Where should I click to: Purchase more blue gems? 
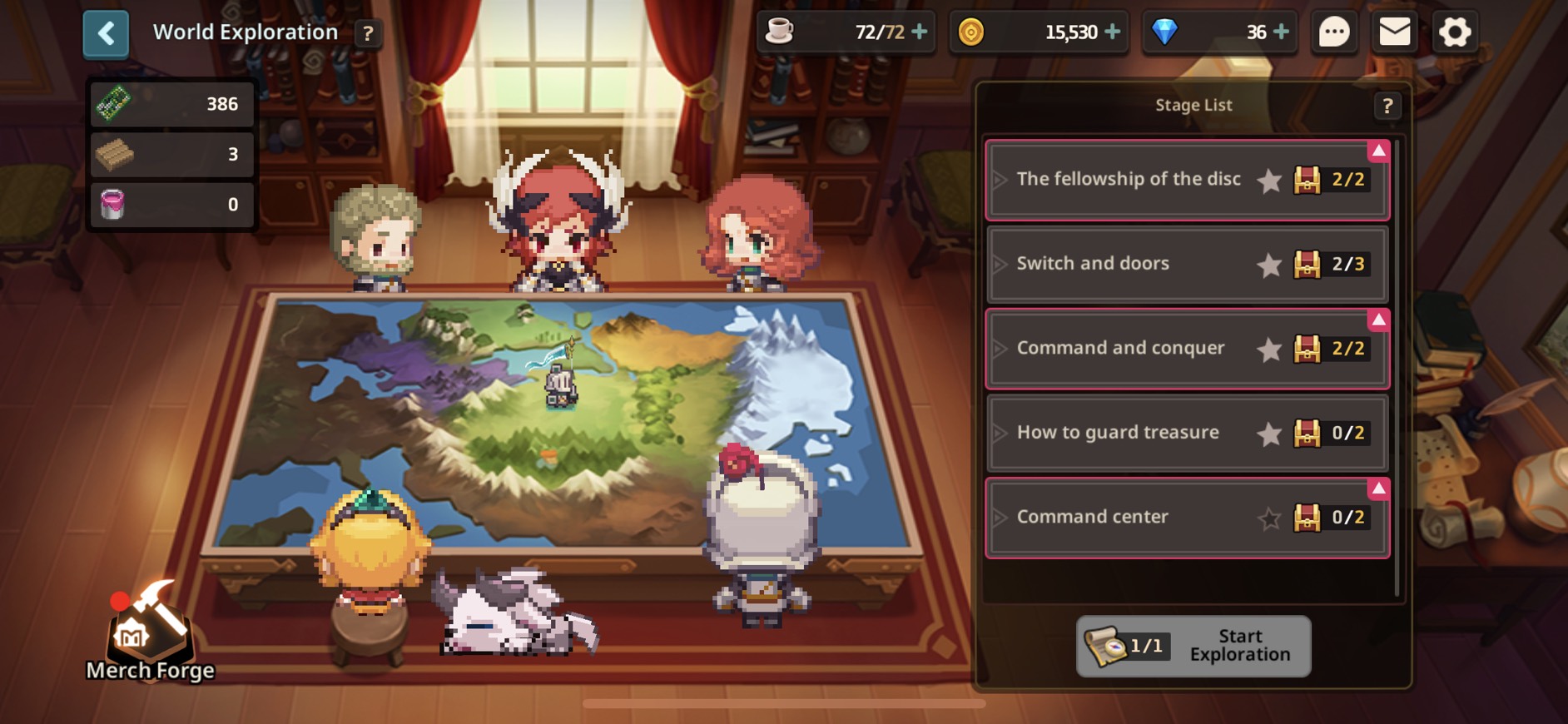pos(1282,32)
